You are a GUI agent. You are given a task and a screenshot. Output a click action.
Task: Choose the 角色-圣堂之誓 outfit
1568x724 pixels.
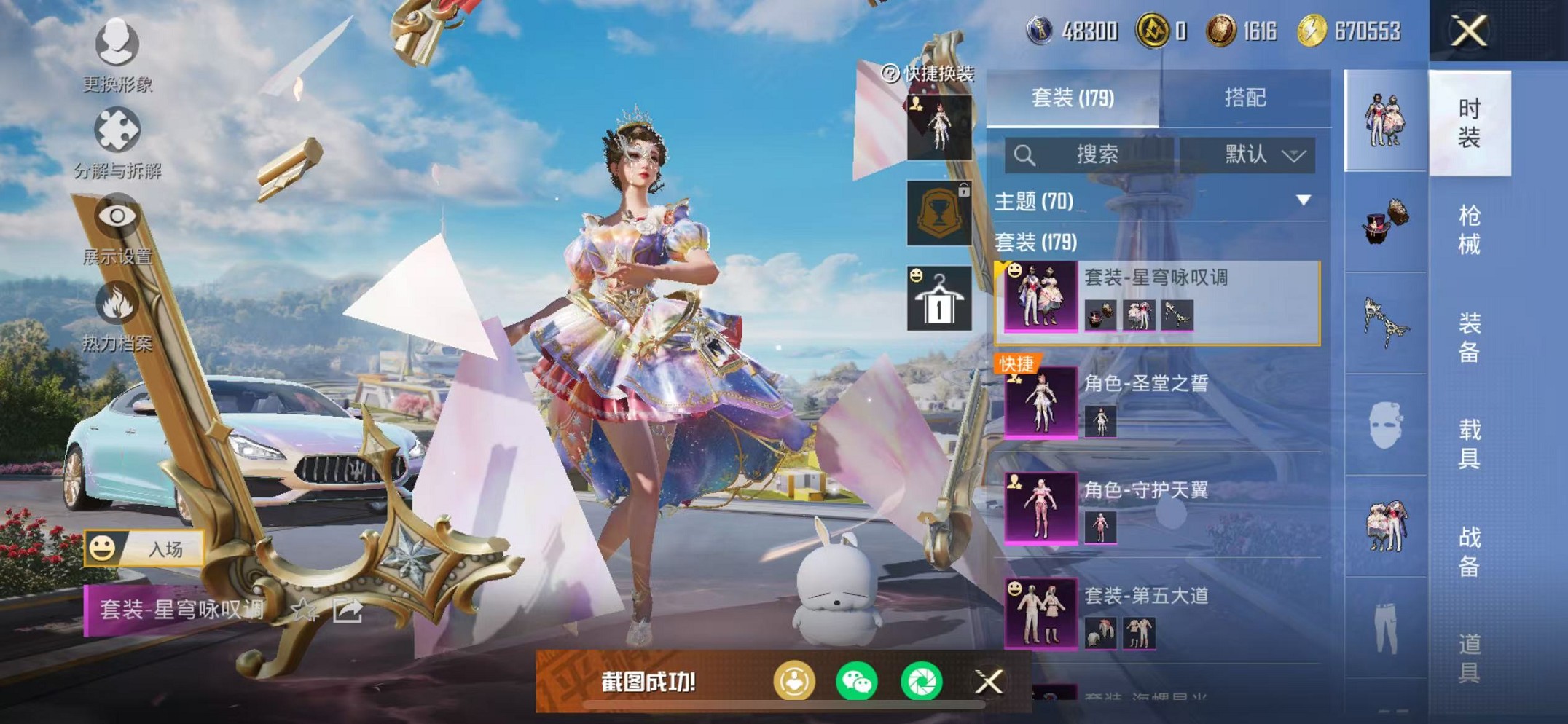(x=1159, y=402)
